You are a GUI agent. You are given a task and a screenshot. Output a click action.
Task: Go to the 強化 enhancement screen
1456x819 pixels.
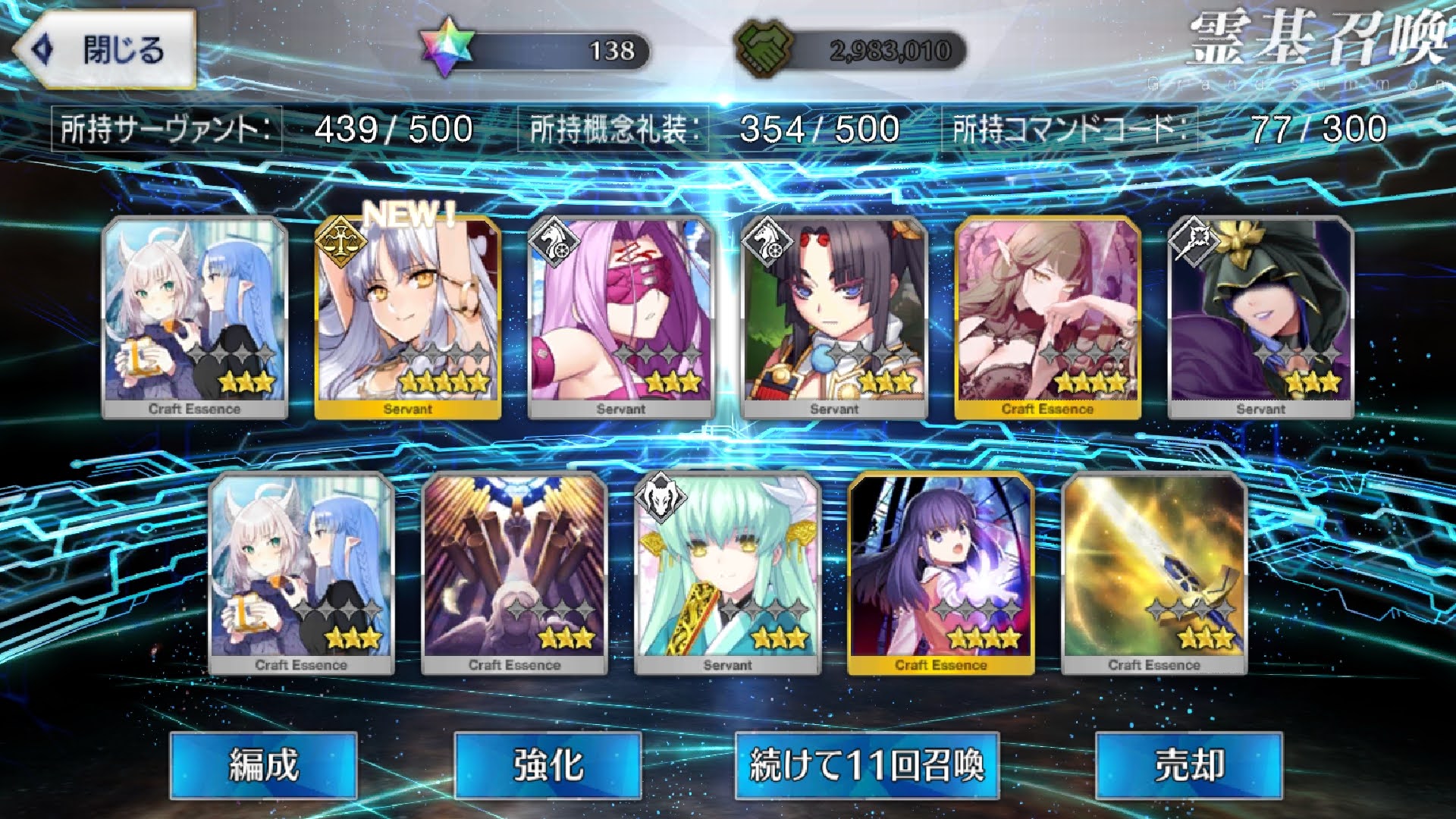548,764
